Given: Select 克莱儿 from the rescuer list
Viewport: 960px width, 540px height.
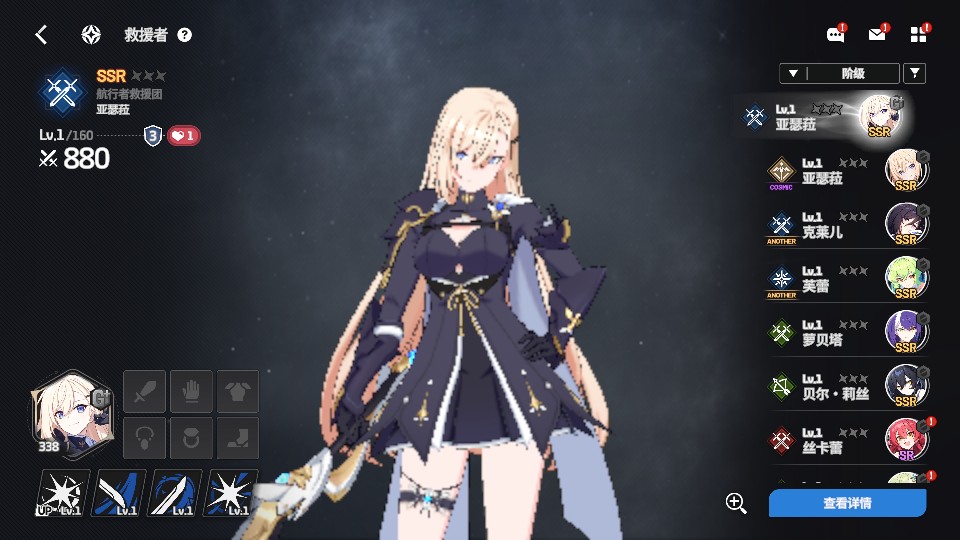Looking at the screenshot, I should (x=846, y=225).
